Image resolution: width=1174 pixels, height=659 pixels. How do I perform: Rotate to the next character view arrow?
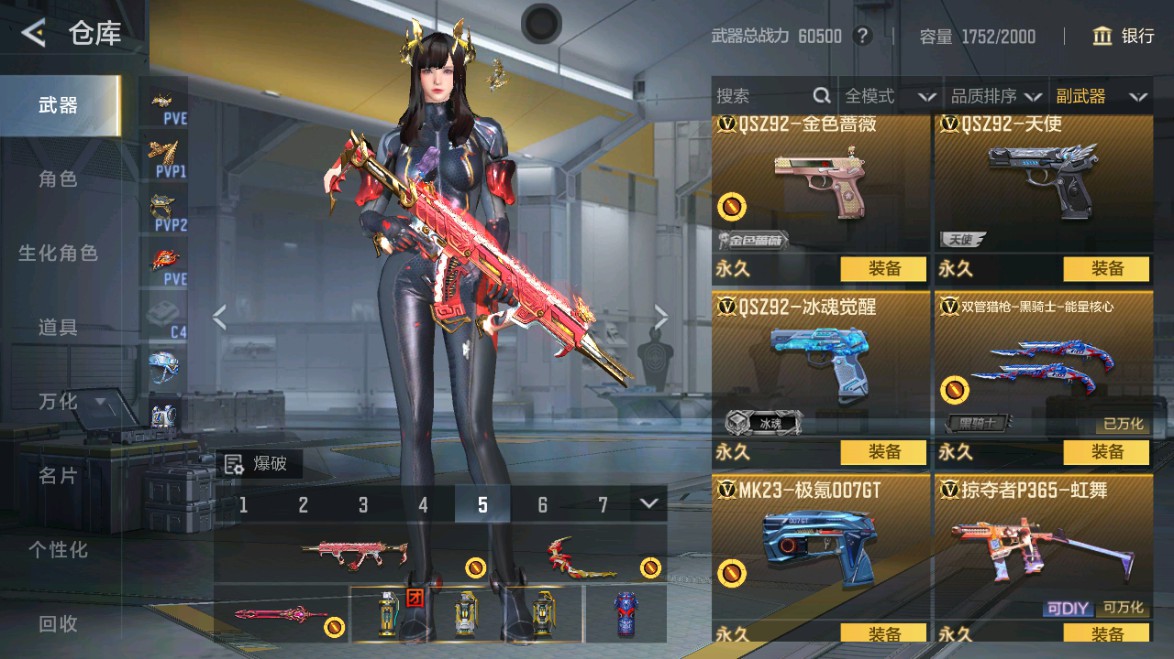661,317
